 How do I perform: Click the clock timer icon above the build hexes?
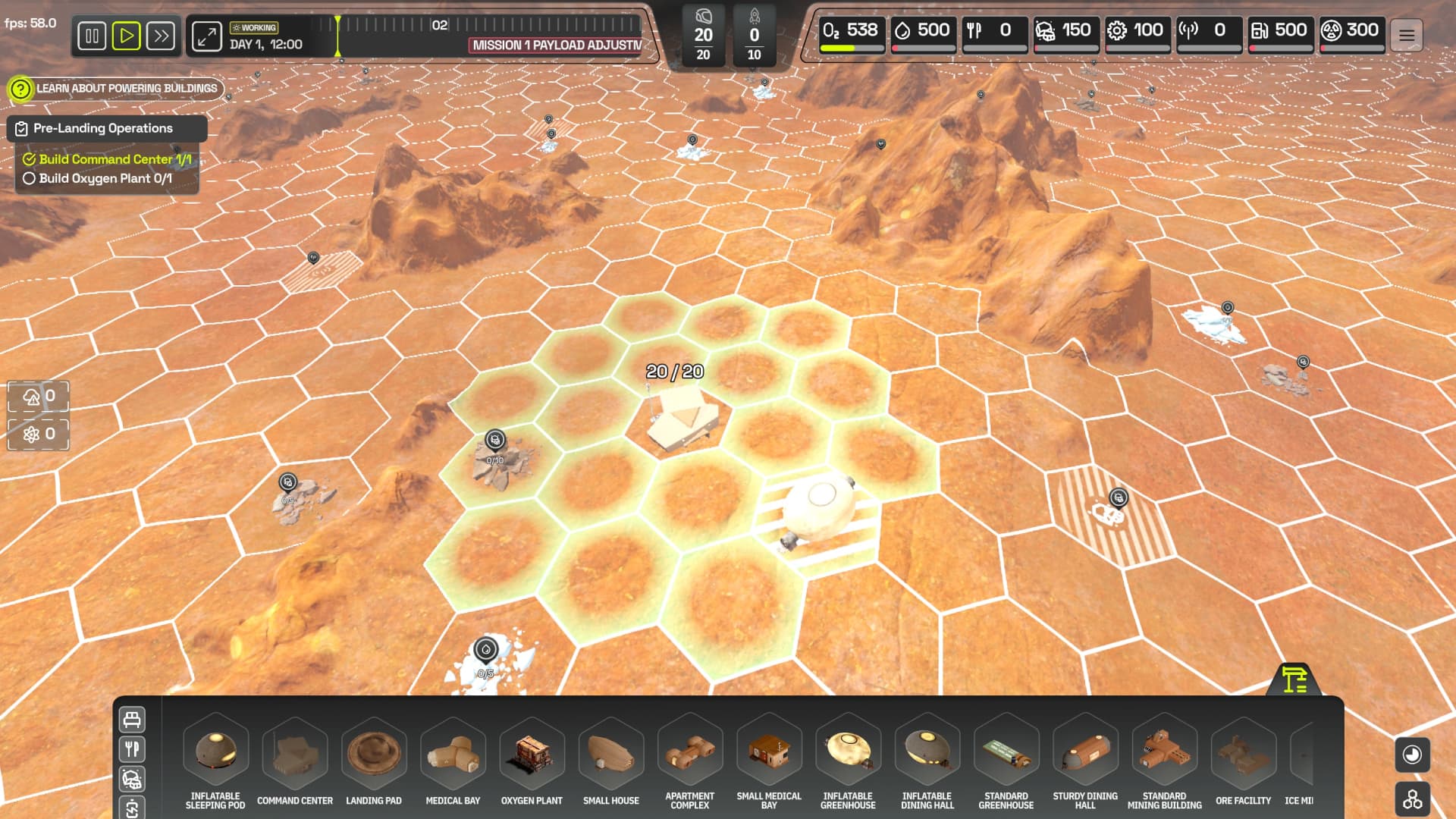pos(1412,755)
